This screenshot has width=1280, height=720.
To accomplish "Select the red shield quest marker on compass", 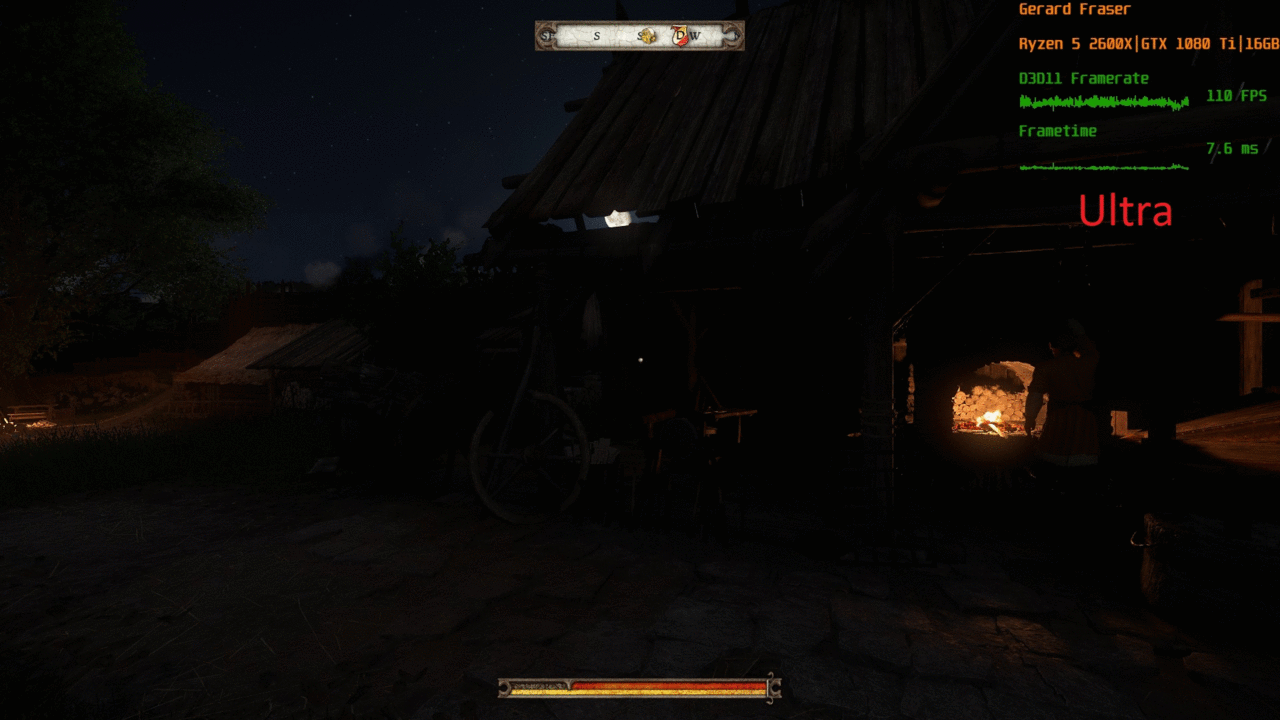I will point(681,36).
